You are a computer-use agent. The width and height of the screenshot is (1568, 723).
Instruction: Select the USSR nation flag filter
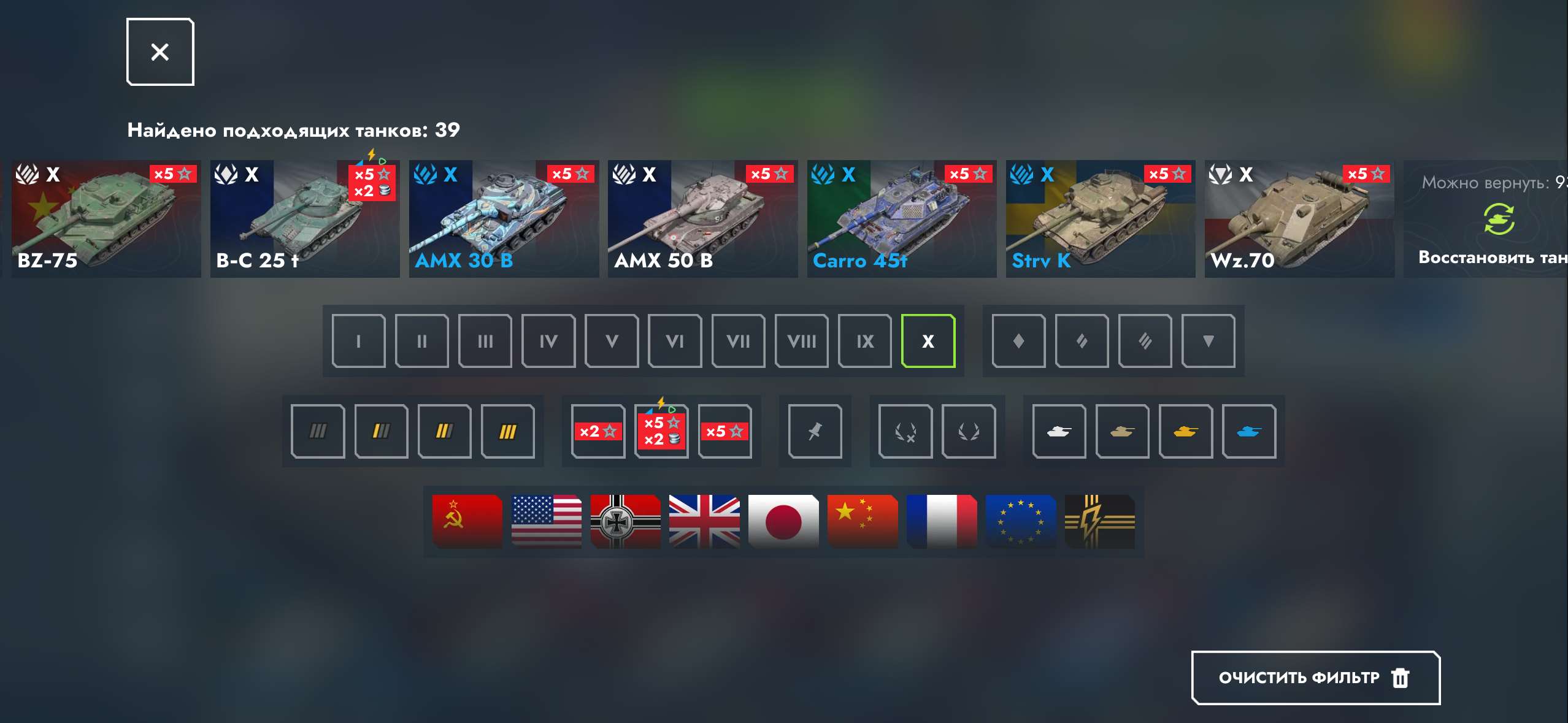pos(466,522)
